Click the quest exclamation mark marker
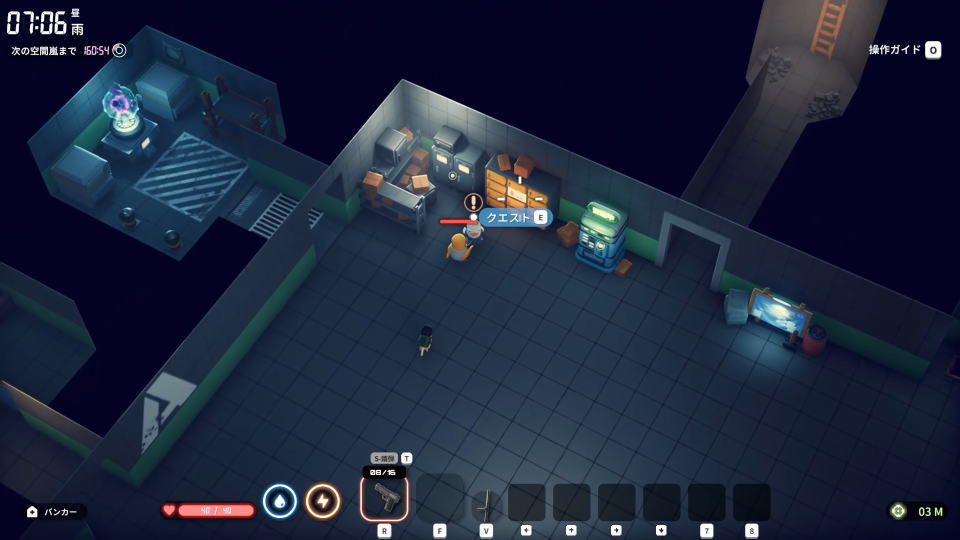The width and height of the screenshot is (960, 540). [474, 202]
